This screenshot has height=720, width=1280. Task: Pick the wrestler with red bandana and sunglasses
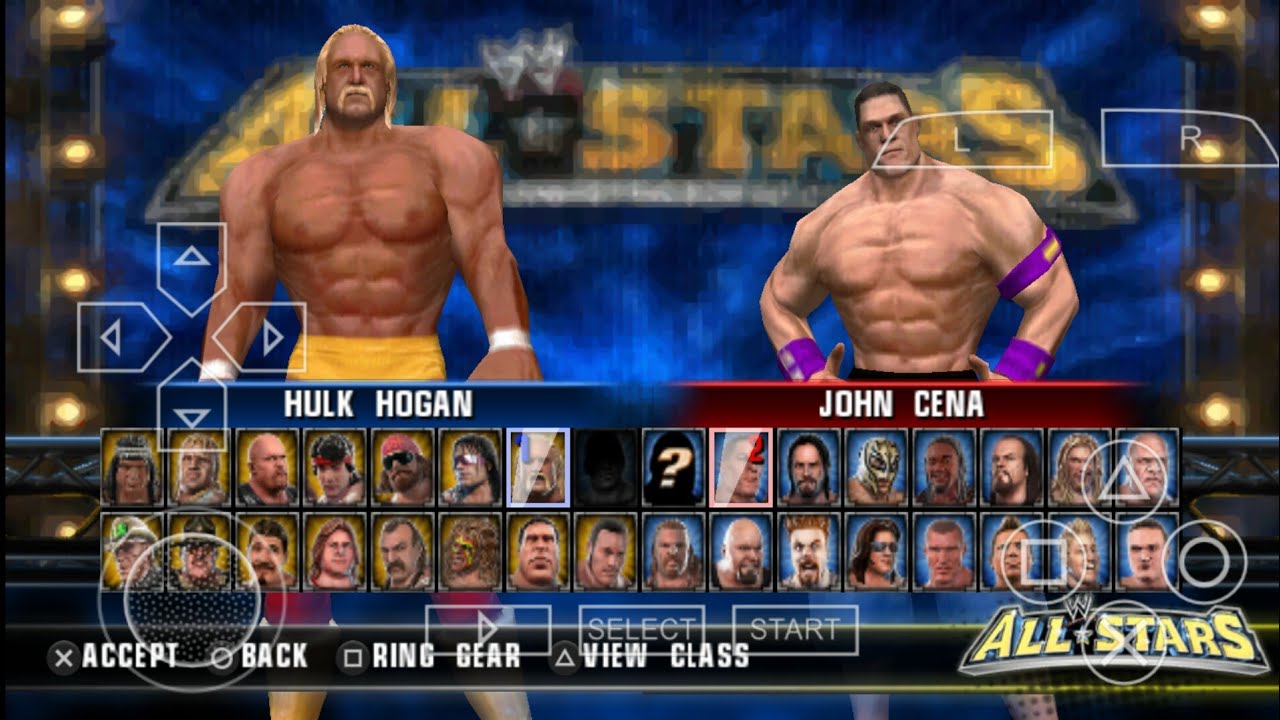pos(403,467)
